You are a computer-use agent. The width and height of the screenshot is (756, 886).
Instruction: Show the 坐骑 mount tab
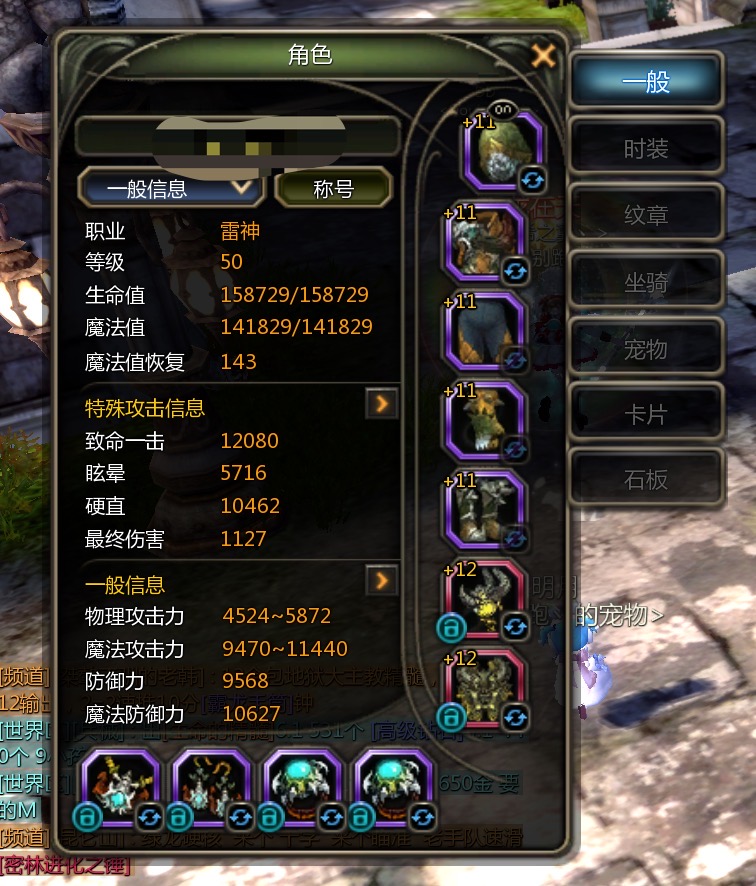coord(646,282)
